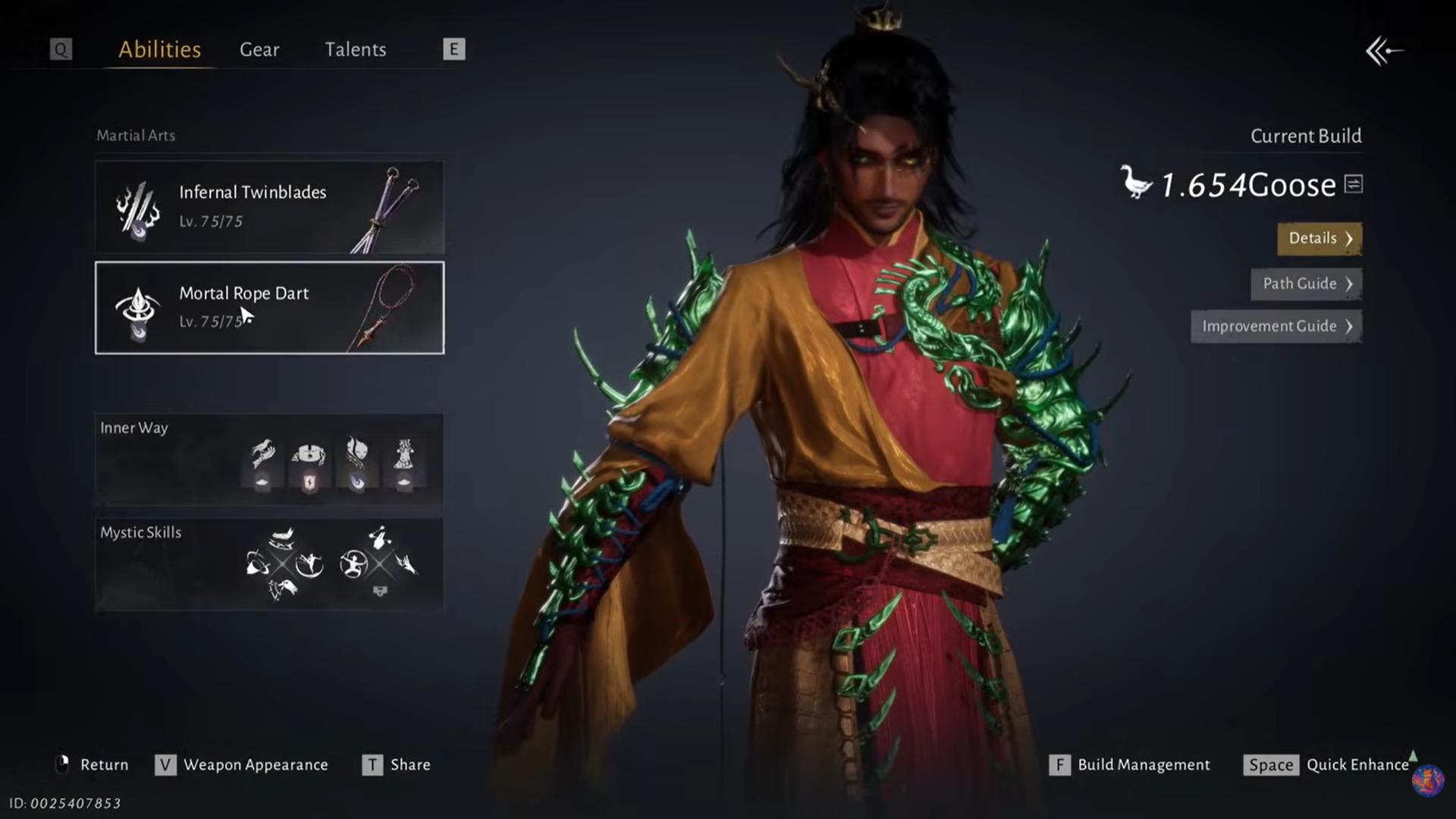The image size is (1456, 819).
Task: Select the Infernal Twinblades martial art
Action: click(269, 206)
